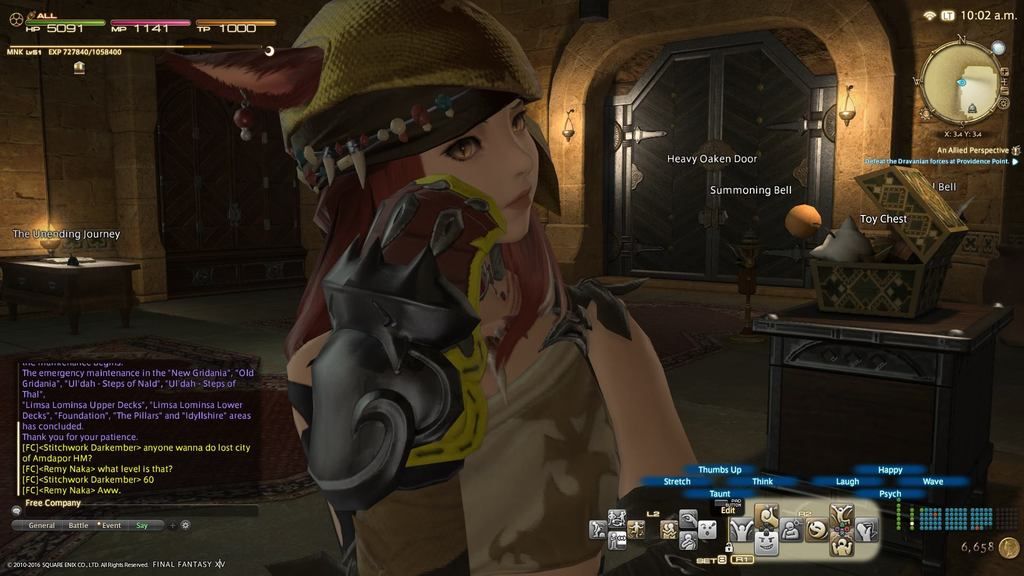The height and width of the screenshot is (576, 1024).
Task: Add a new chat tab with plus button
Action: pos(172,525)
